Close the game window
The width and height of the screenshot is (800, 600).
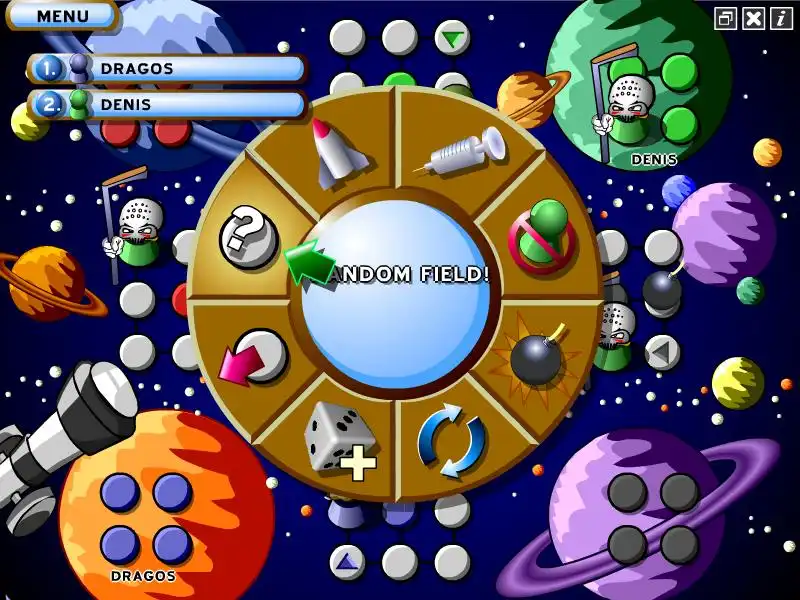[754, 18]
